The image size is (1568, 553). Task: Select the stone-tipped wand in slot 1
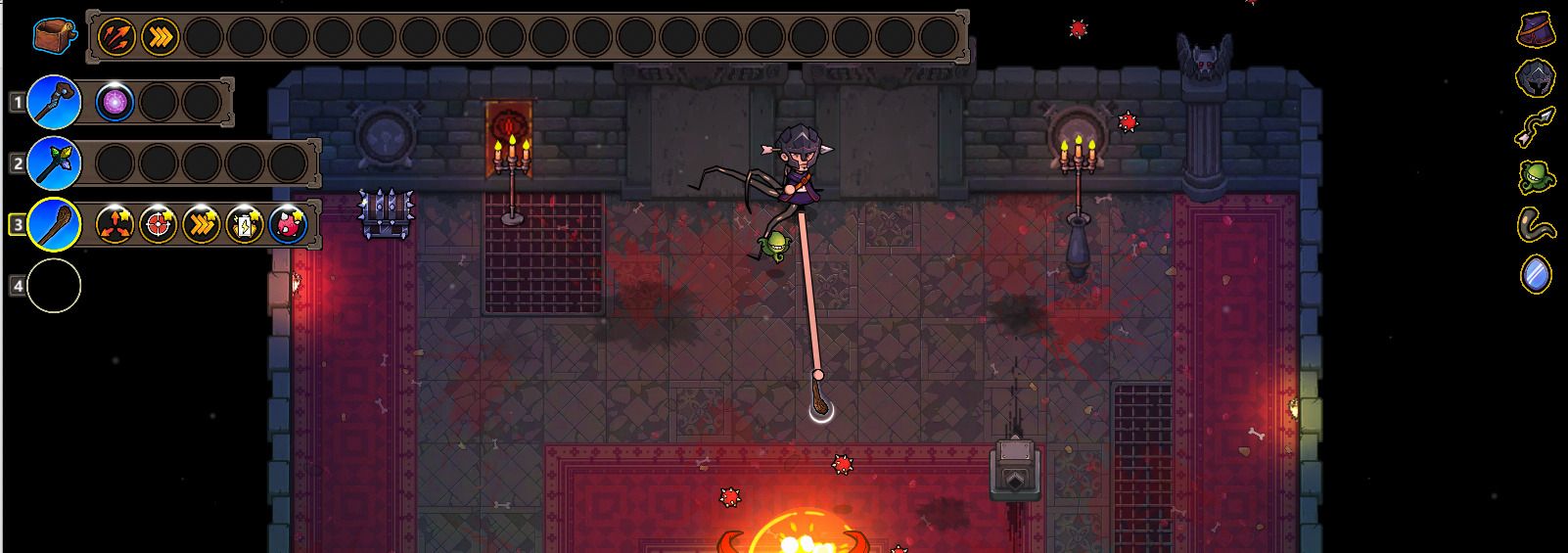[x=54, y=102]
